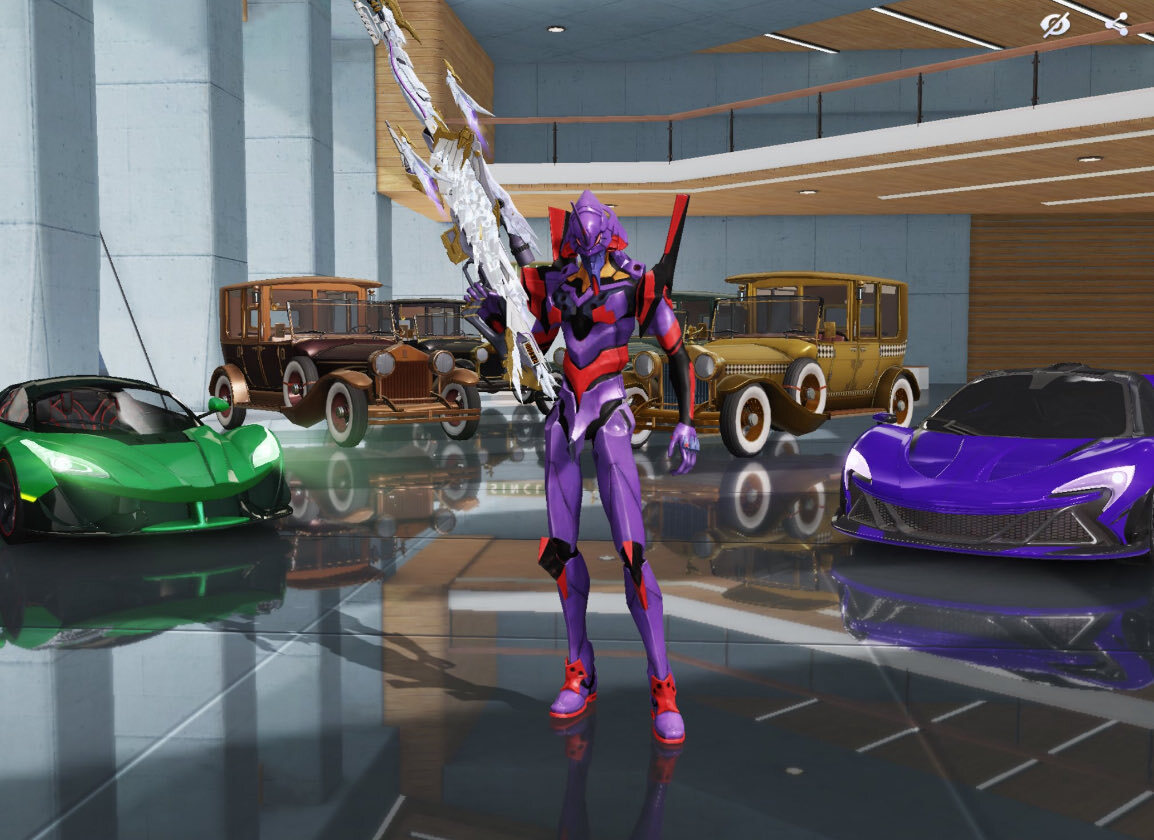Screen dimensions: 1154x840
Task: Tap the share icon
Action: [1117, 24]
